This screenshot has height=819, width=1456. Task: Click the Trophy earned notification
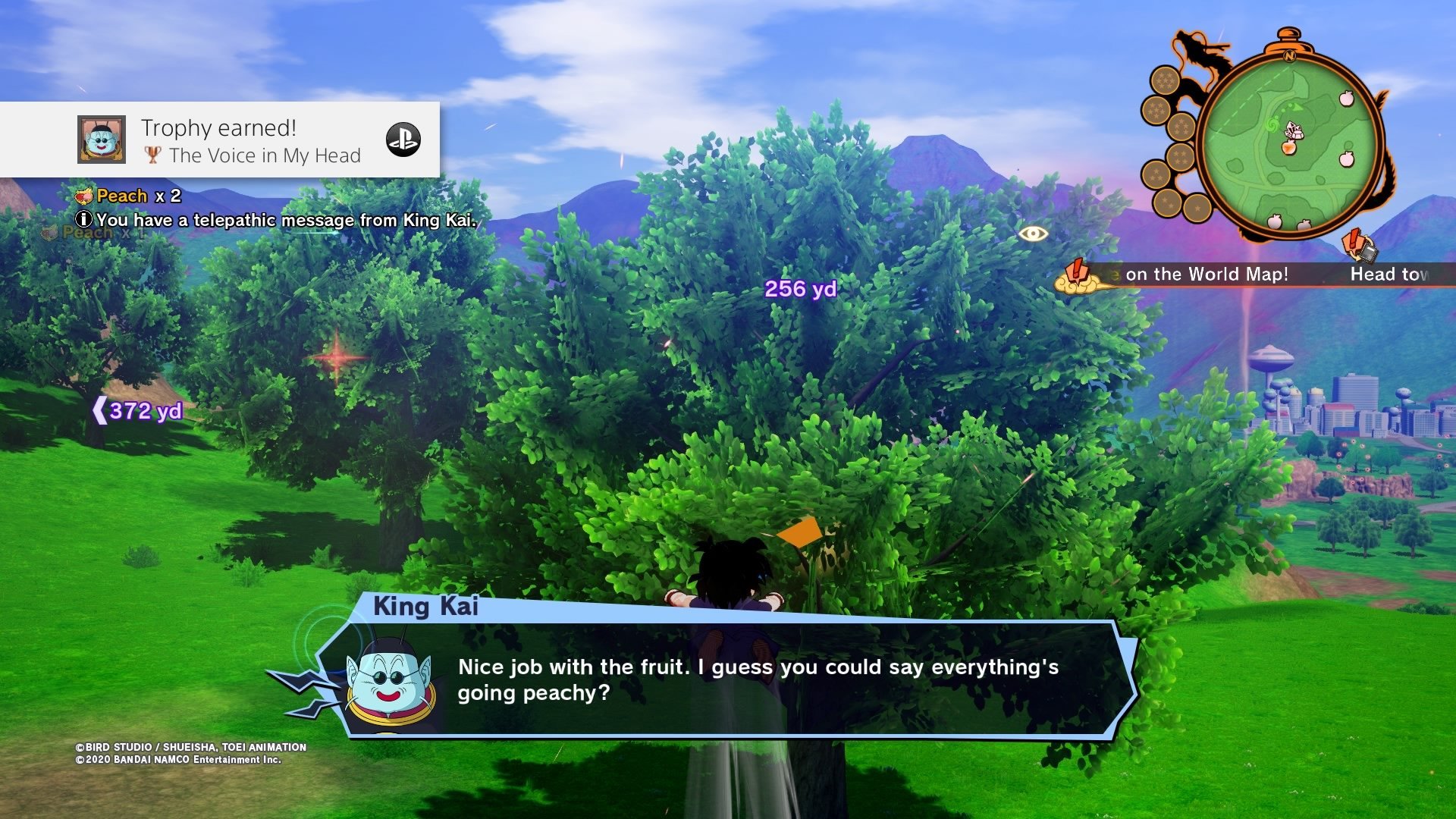click(x=220, y=140)
